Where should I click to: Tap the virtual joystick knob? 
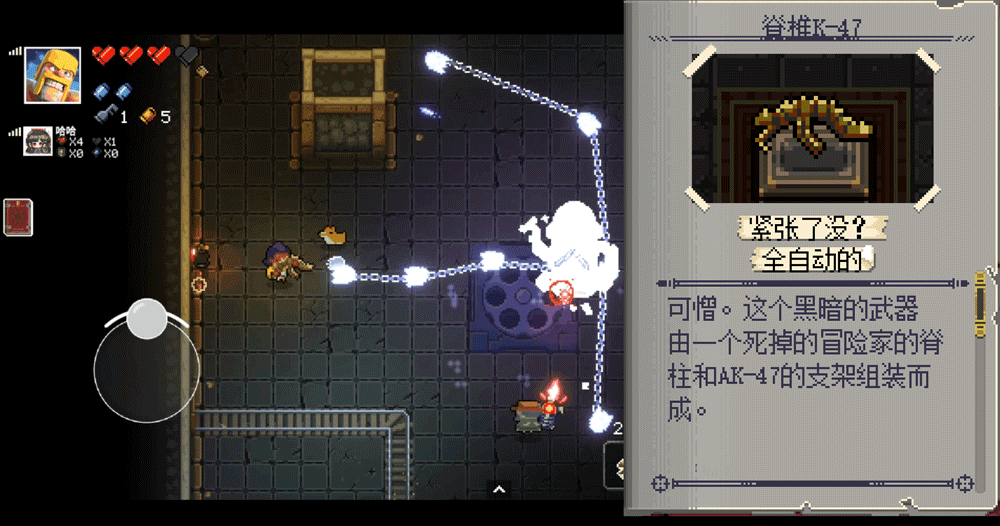148,318
